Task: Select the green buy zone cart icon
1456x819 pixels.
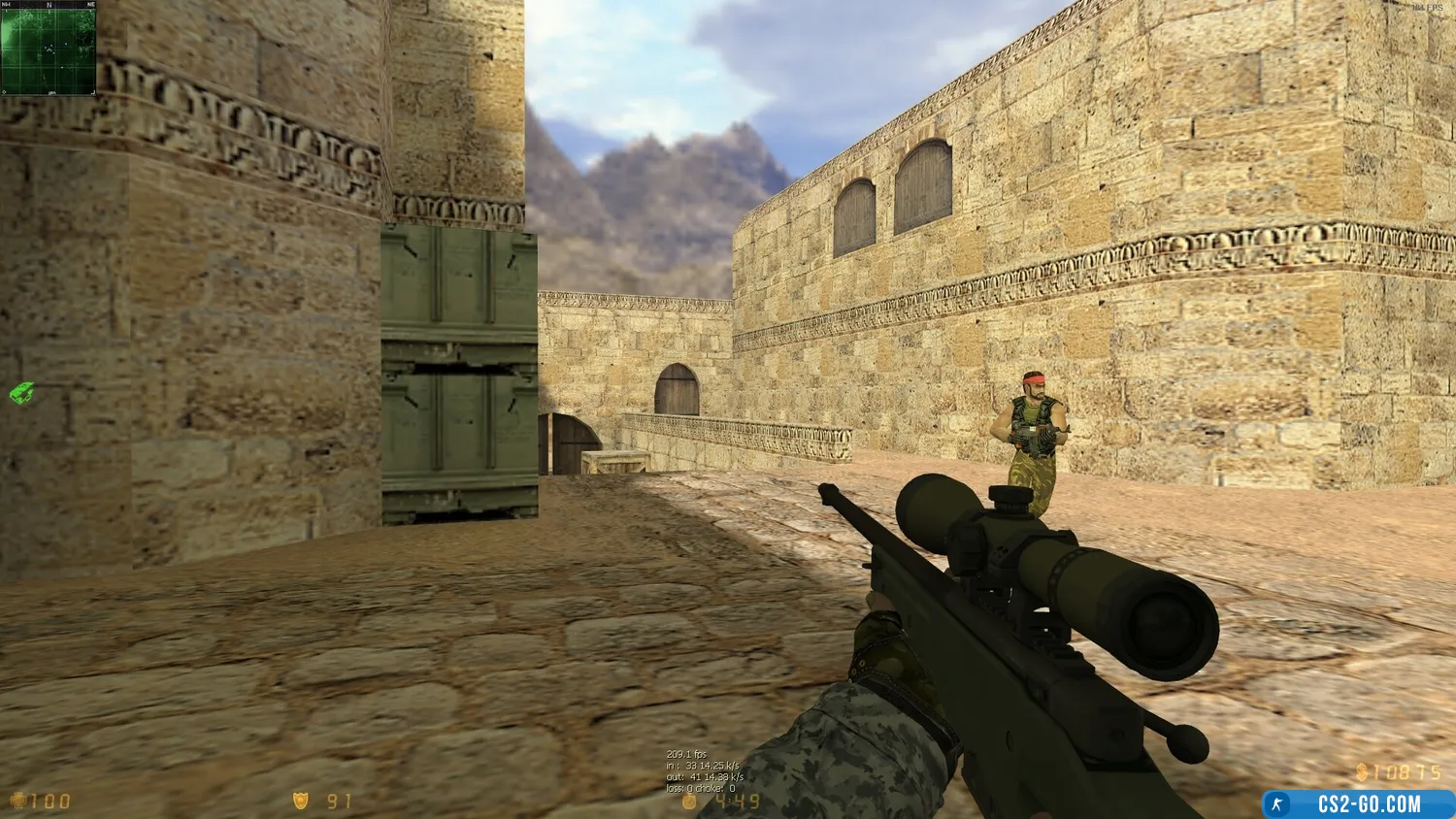Action: click(22, 393)
